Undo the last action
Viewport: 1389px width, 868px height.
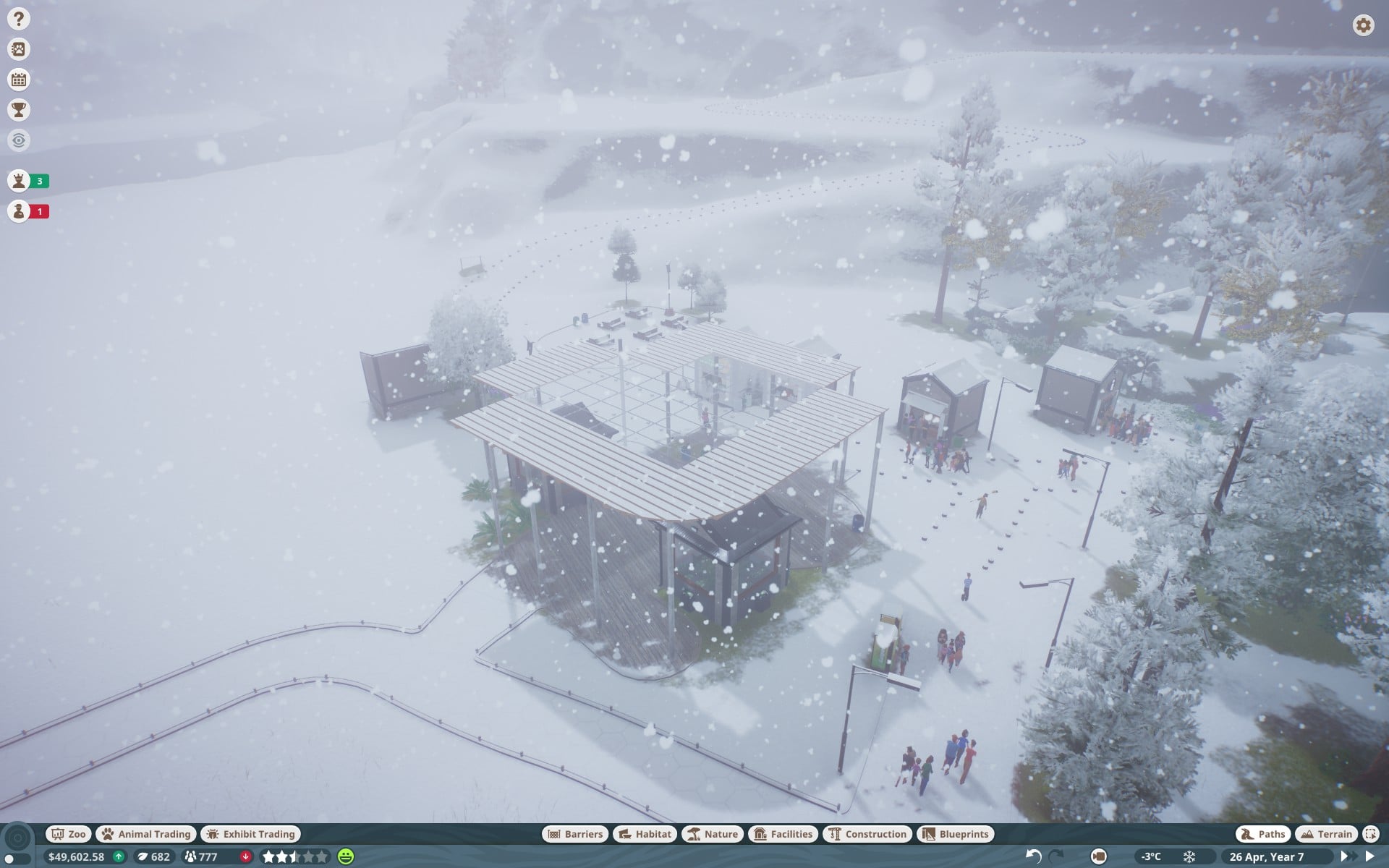point(1033,856)
